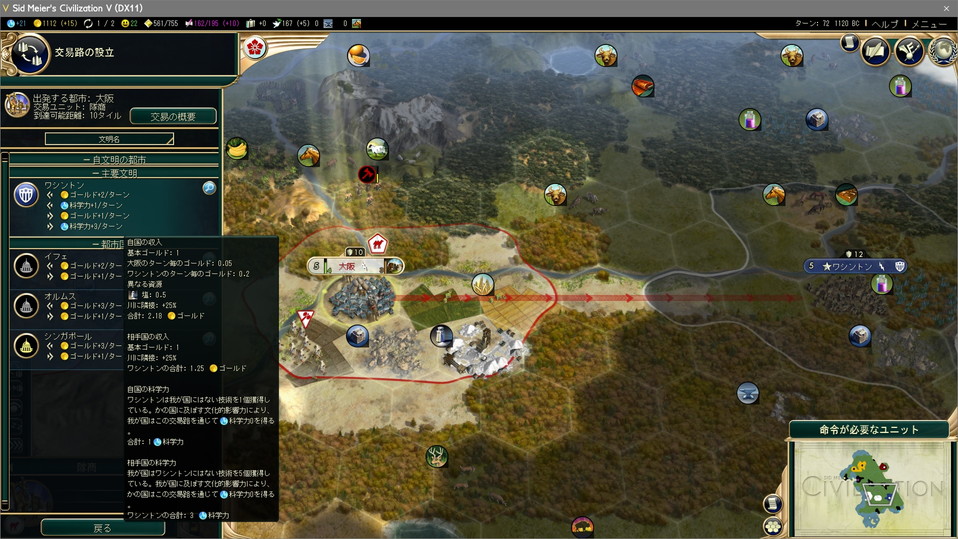
Task: Open the diplomacy horn icon panel
Action: point(909,50)
